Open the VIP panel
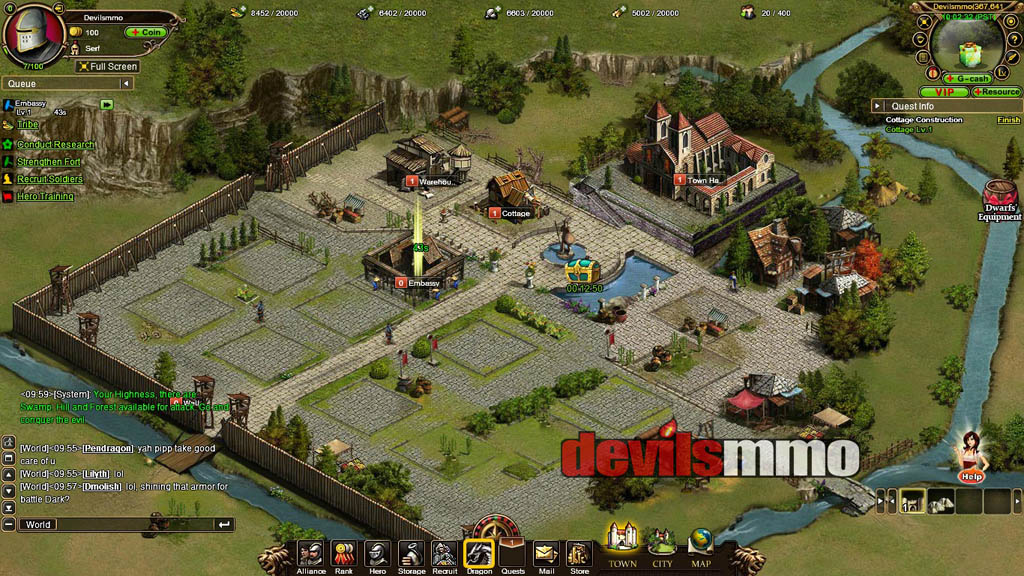1024x576 pixels. [x=943, y=92]
